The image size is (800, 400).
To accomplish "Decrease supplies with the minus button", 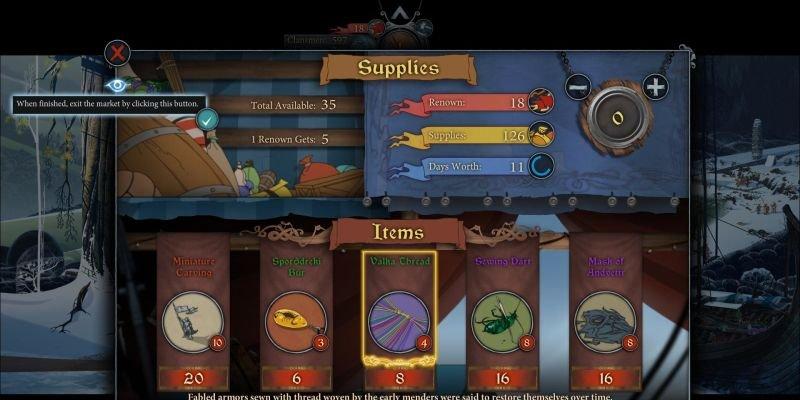I will coord(578,87).
